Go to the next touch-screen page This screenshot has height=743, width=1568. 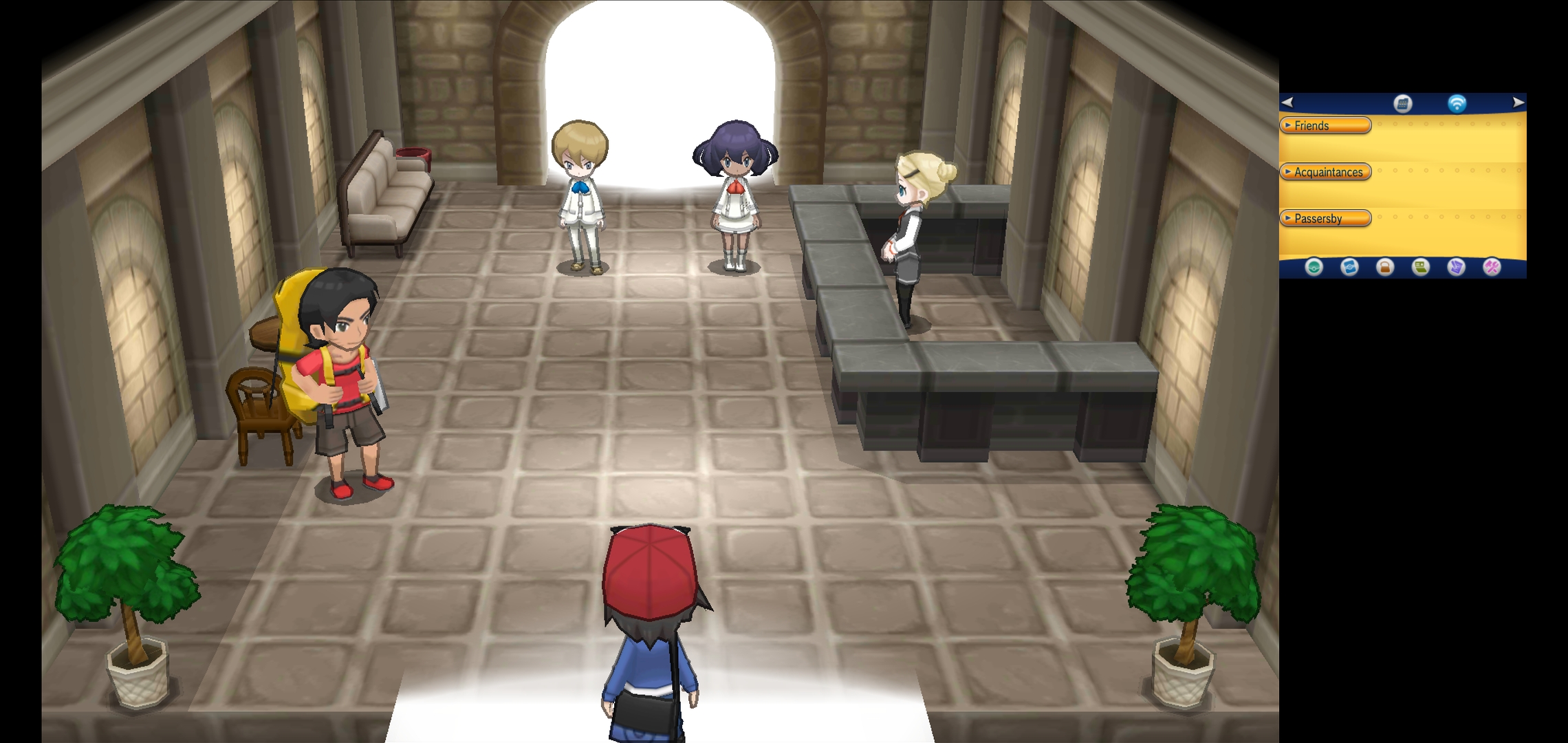pyautogui.click(x=1518, y=103)
